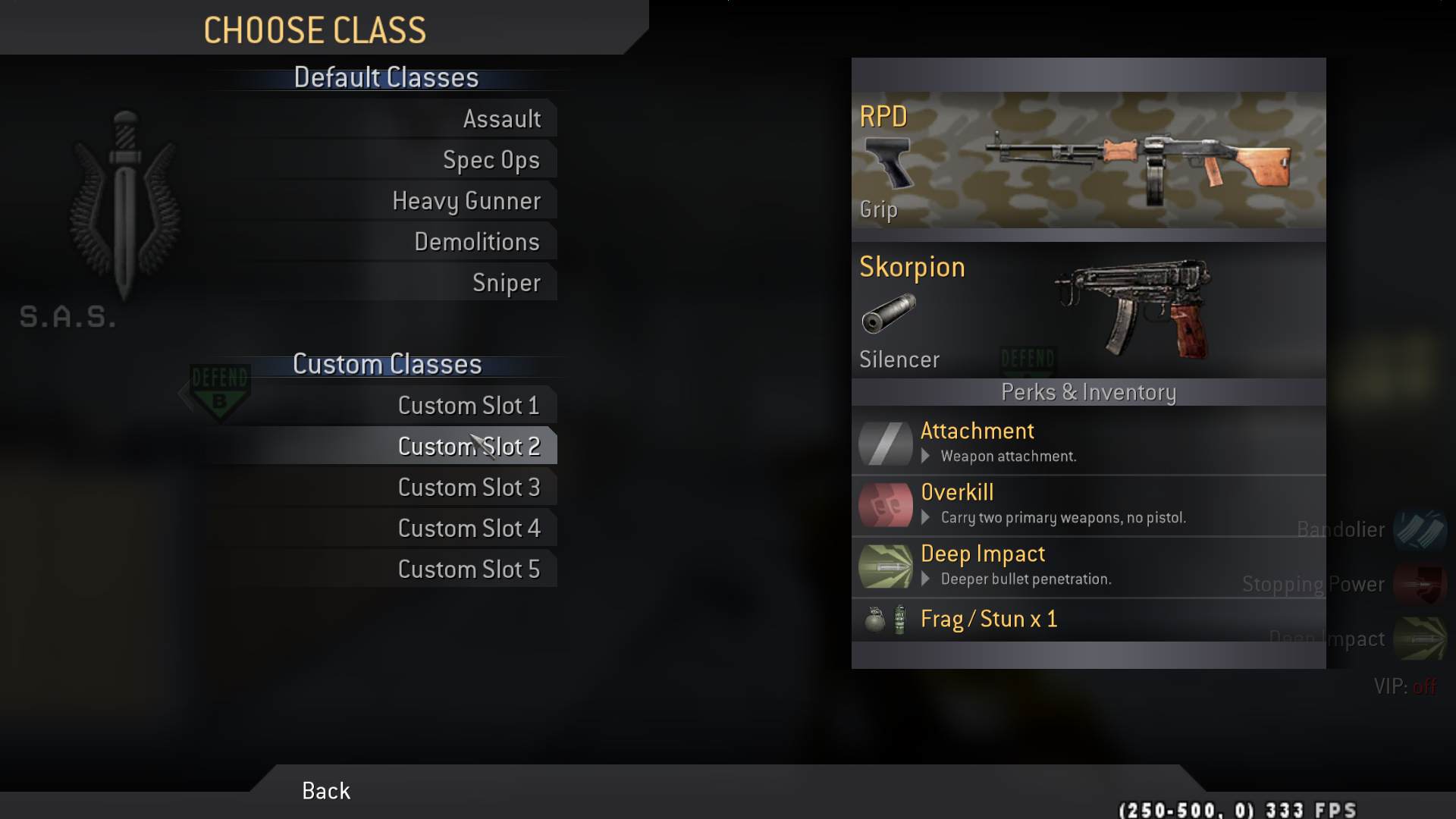This screenshot has width=1456, height=819.
Task: Select Custom Slot 4
Action: click(x=468, y=529)
